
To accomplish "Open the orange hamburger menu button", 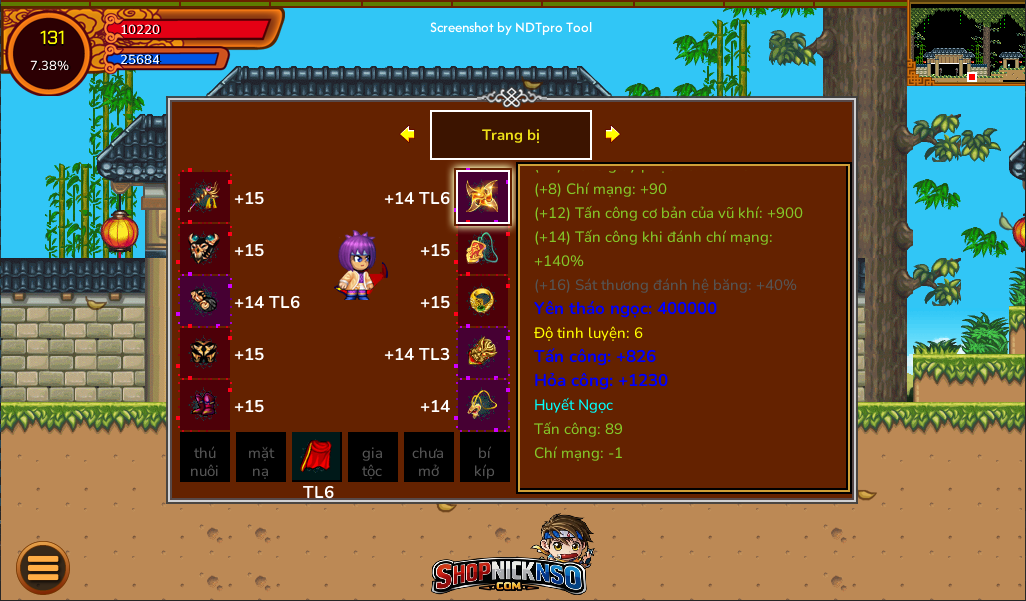I will [x=43, y=568].
